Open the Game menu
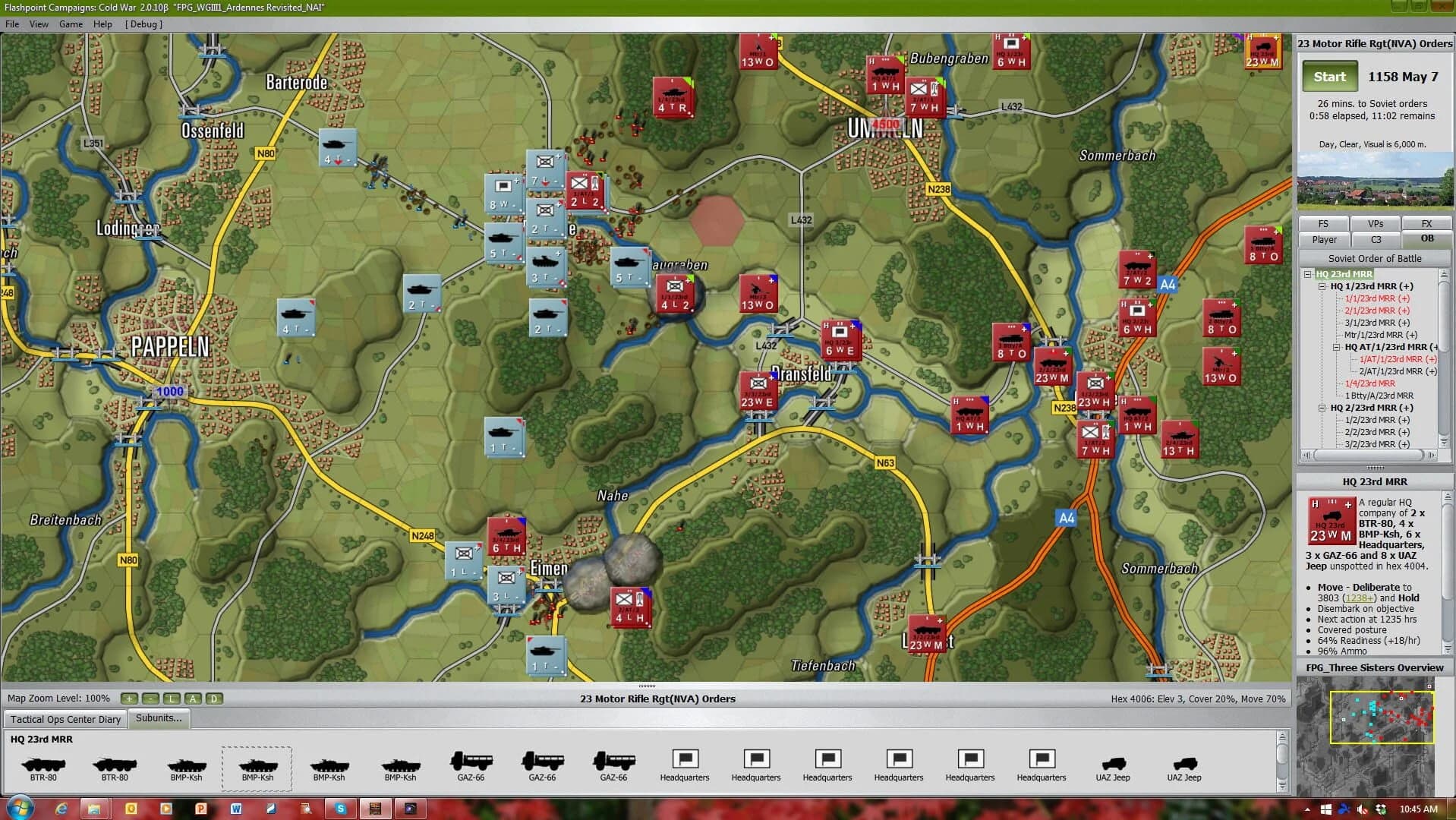1456x820 pixels. [x=70, y=24]
